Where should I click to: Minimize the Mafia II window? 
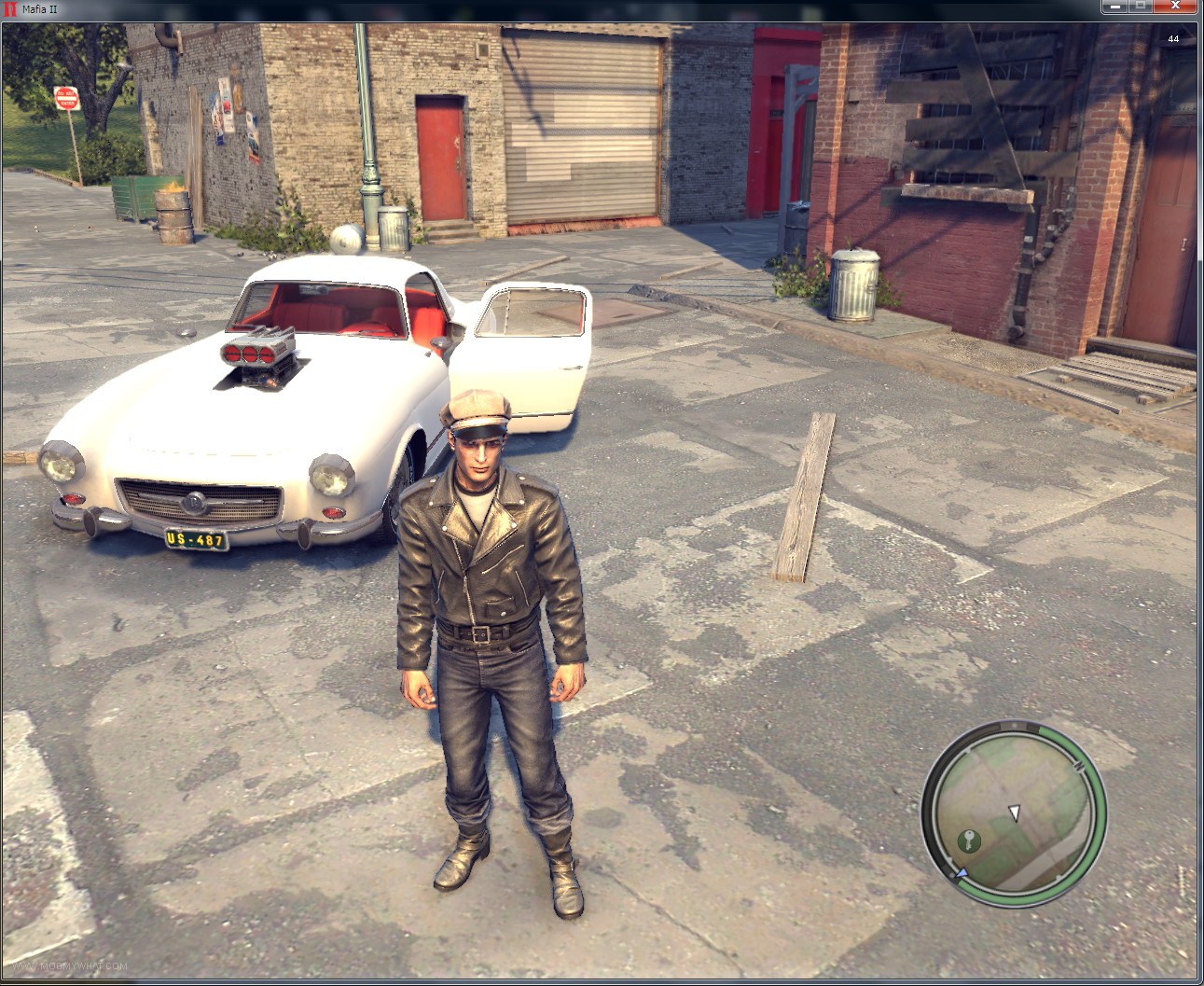[1114, 7]
